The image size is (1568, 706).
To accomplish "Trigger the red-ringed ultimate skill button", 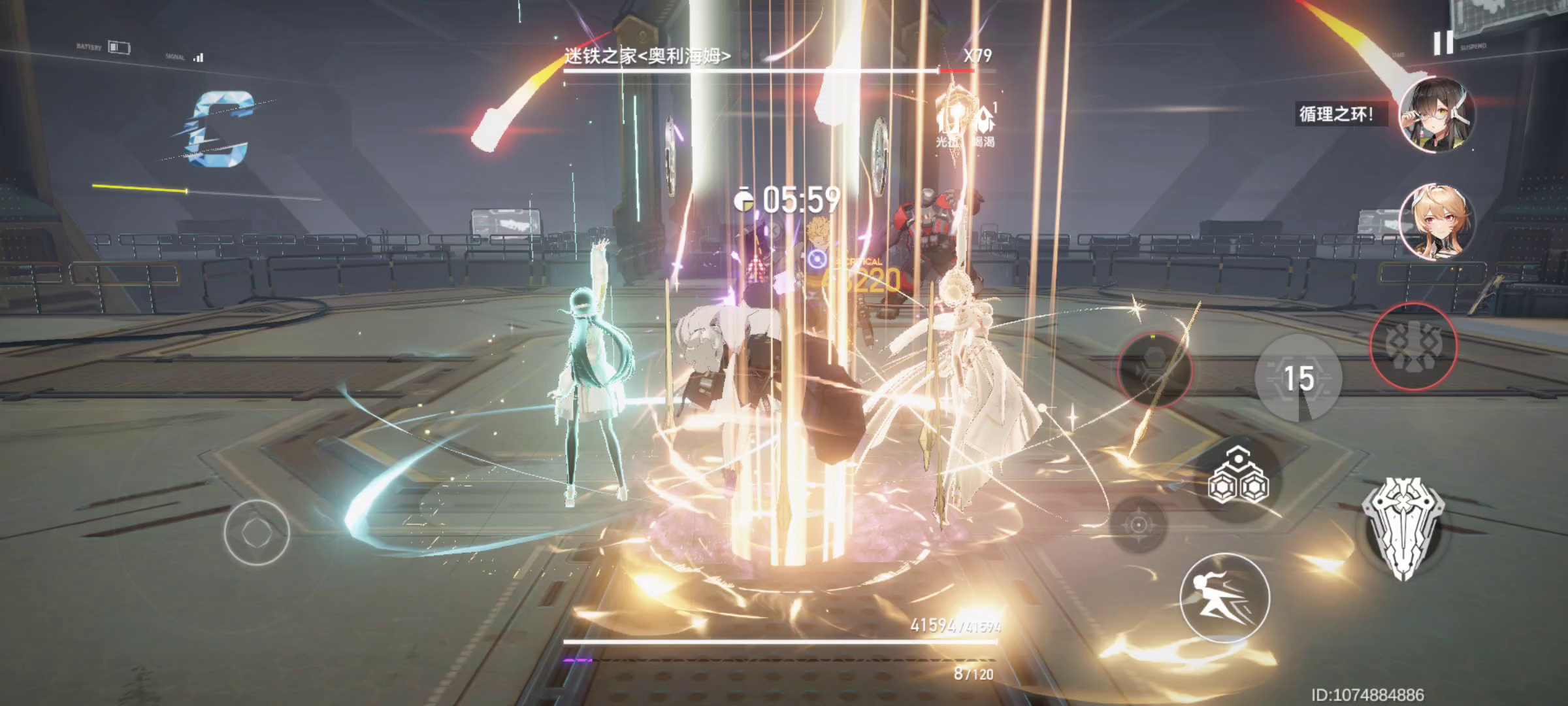I will click(x=1413, y=346).
